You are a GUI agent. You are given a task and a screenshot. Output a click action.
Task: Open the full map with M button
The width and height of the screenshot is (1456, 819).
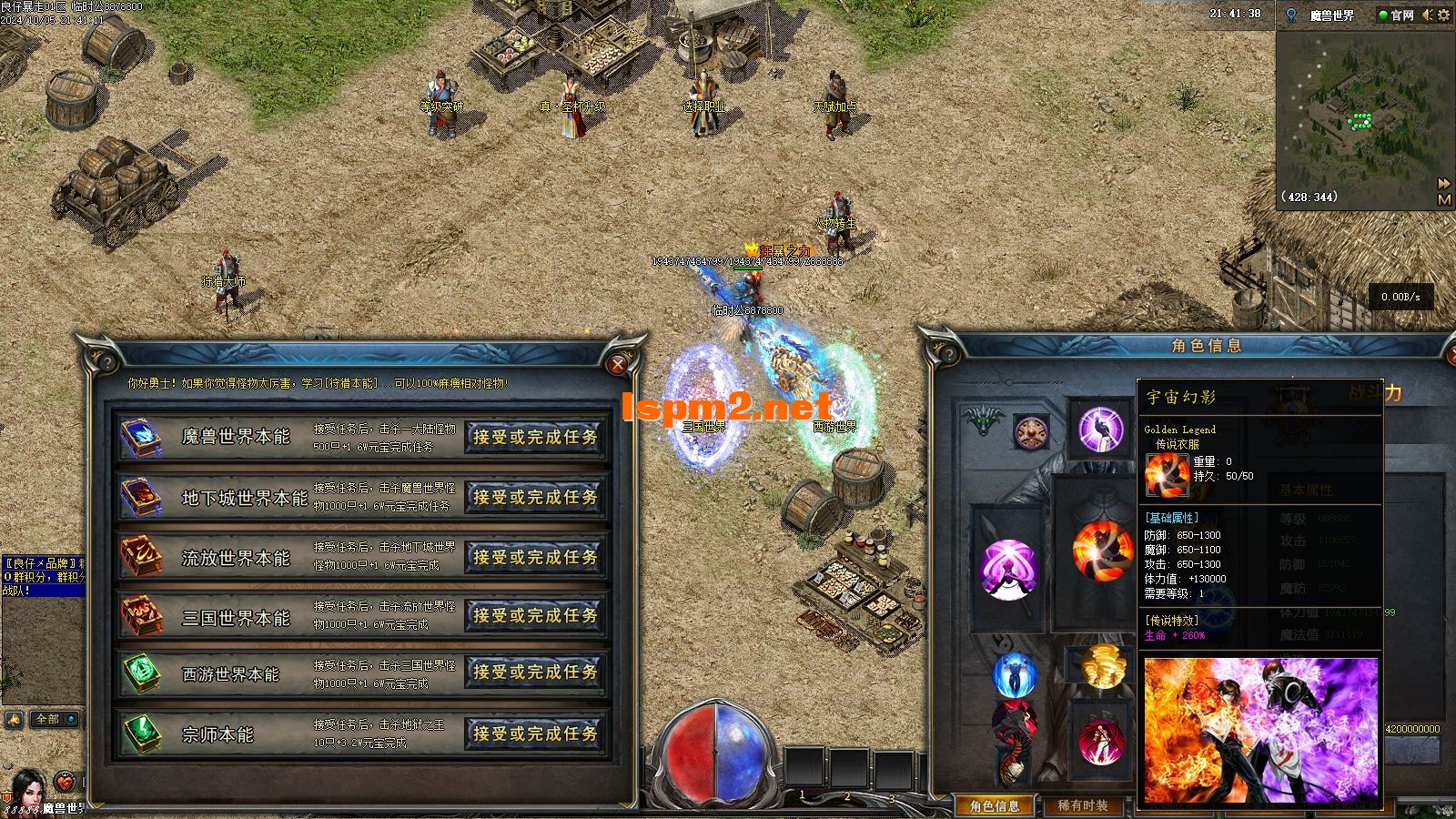(x=1444, y=200)
